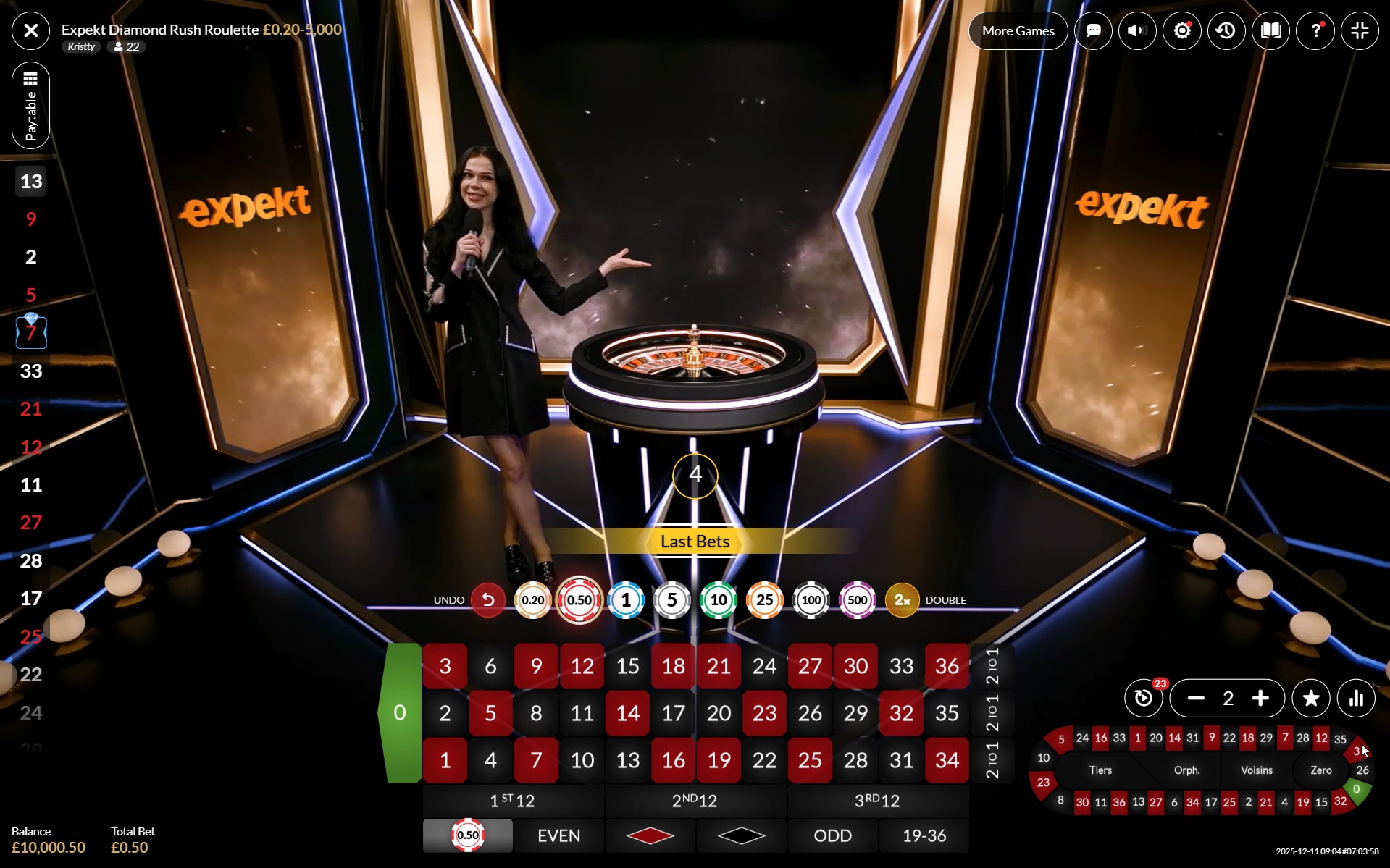This screenshot has width=1390, height=868.
Task: Bet on EVEN
Action: point(558,836)
